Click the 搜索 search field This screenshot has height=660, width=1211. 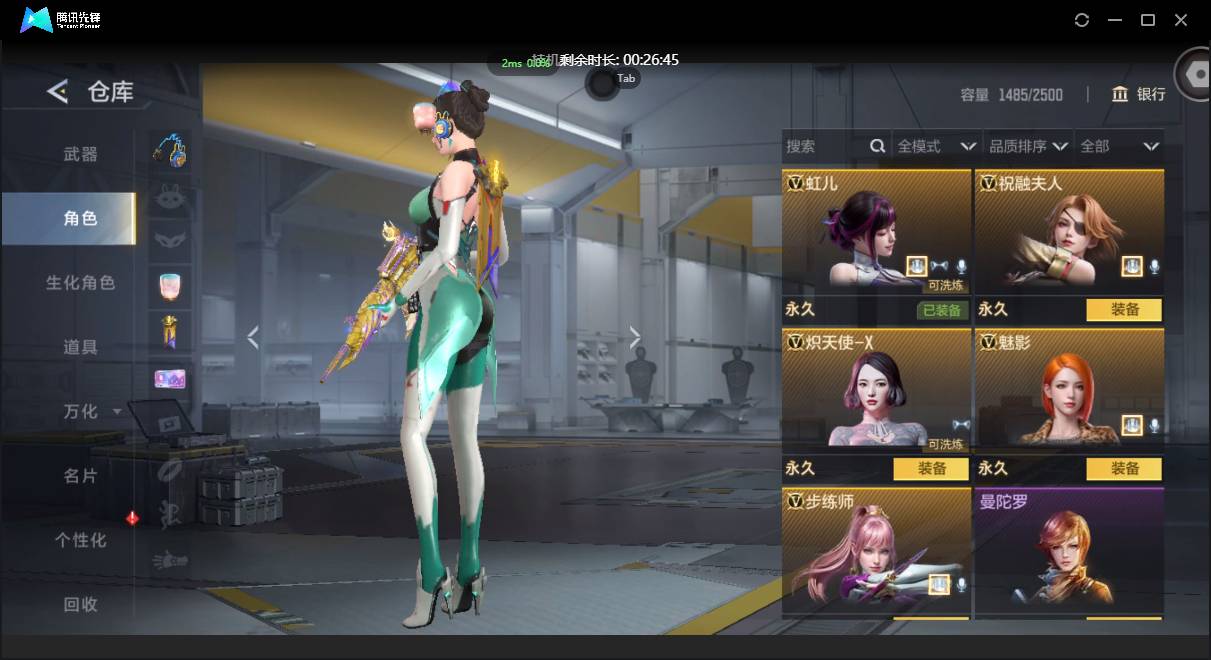coord(826,146)
